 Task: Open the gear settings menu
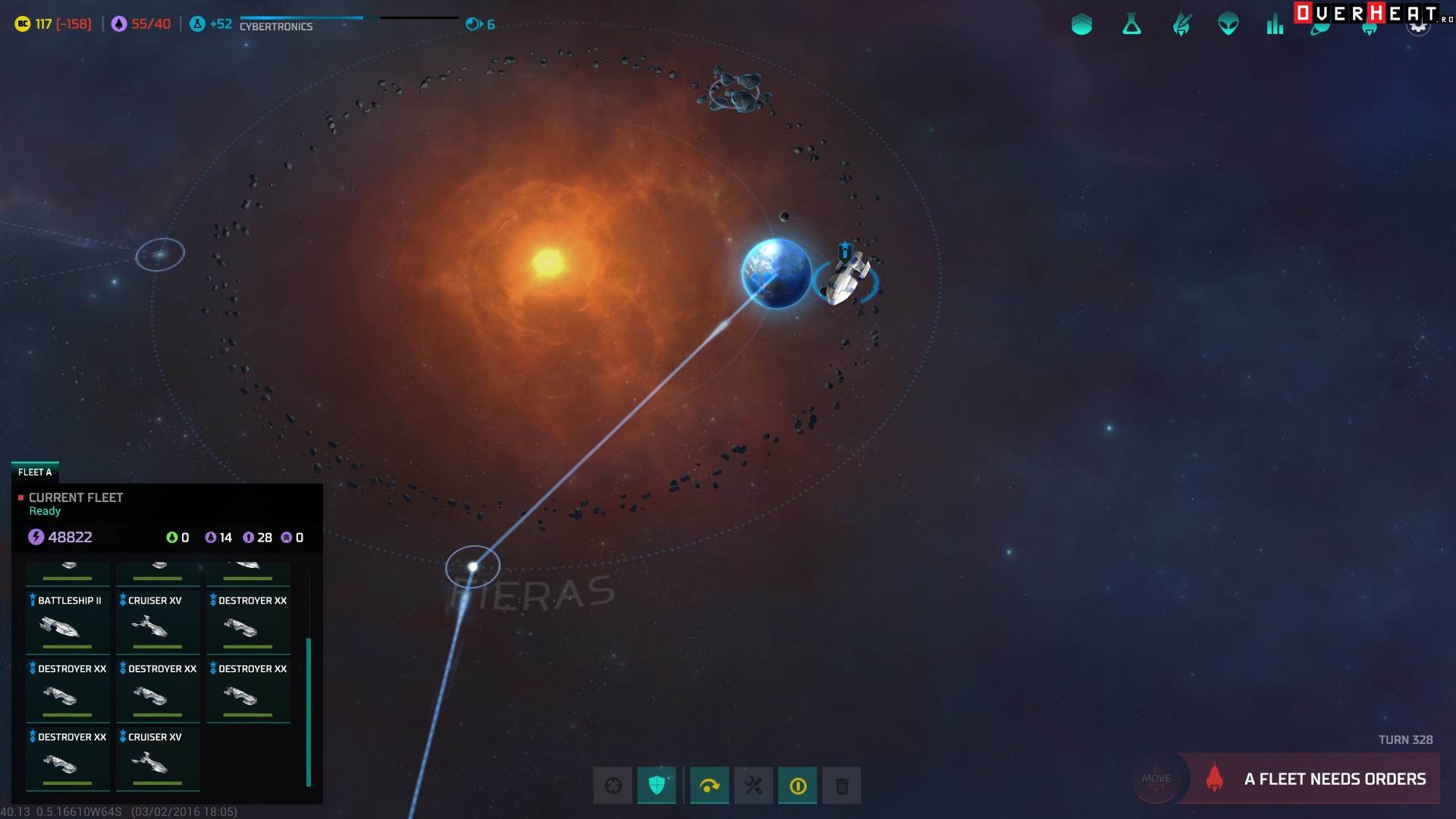click(1418, 27)
